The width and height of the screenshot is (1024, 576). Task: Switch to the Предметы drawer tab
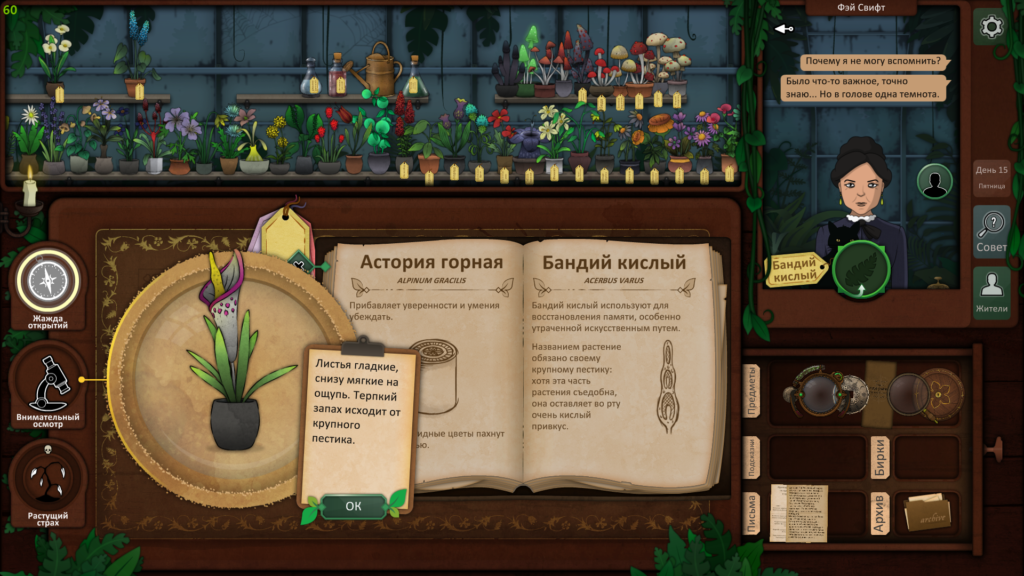tap(752, 391)
